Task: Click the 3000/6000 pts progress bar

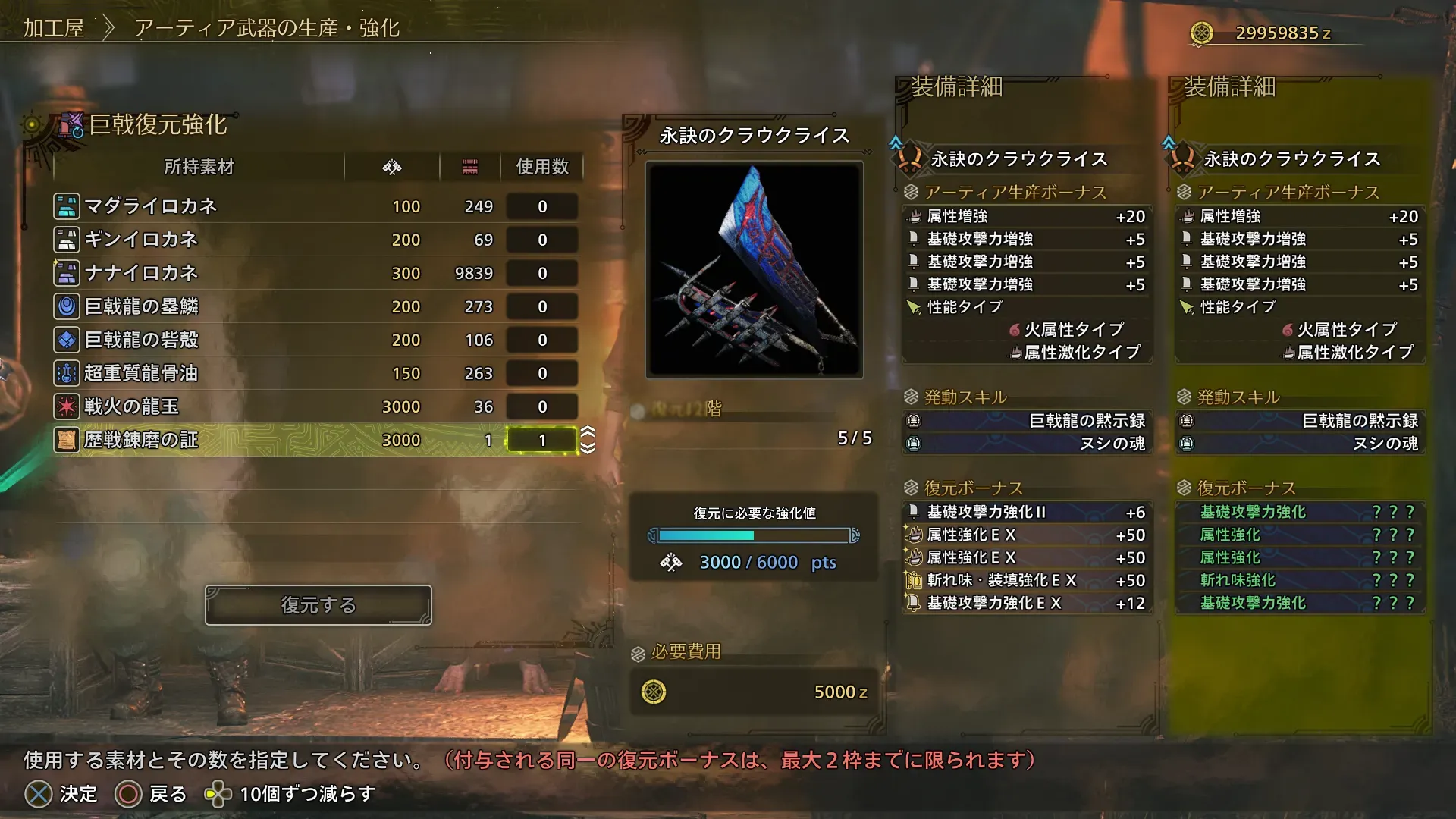Action: click(x=752, y=535)
